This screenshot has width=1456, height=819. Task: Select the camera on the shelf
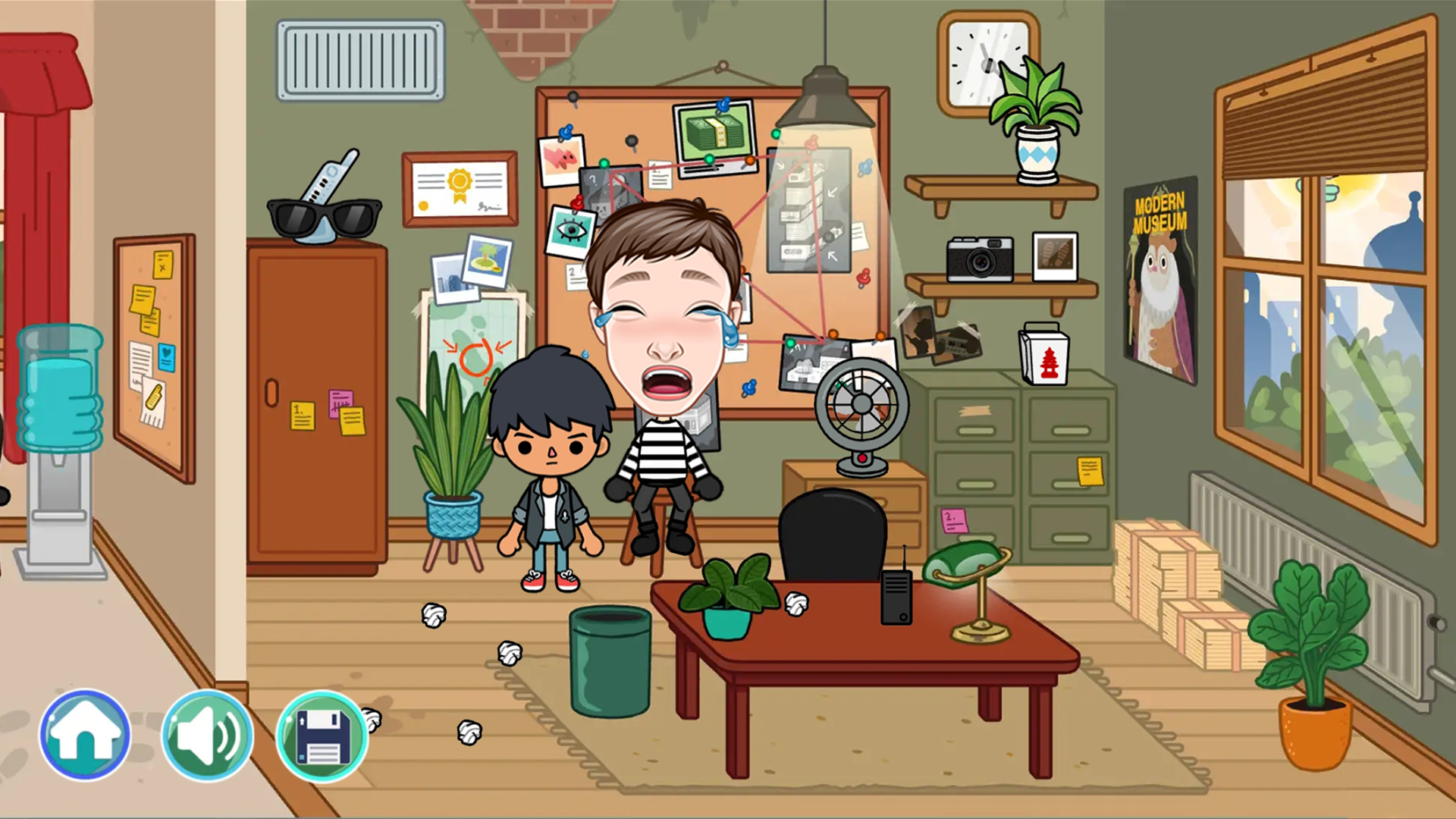[x=982, y=258]
